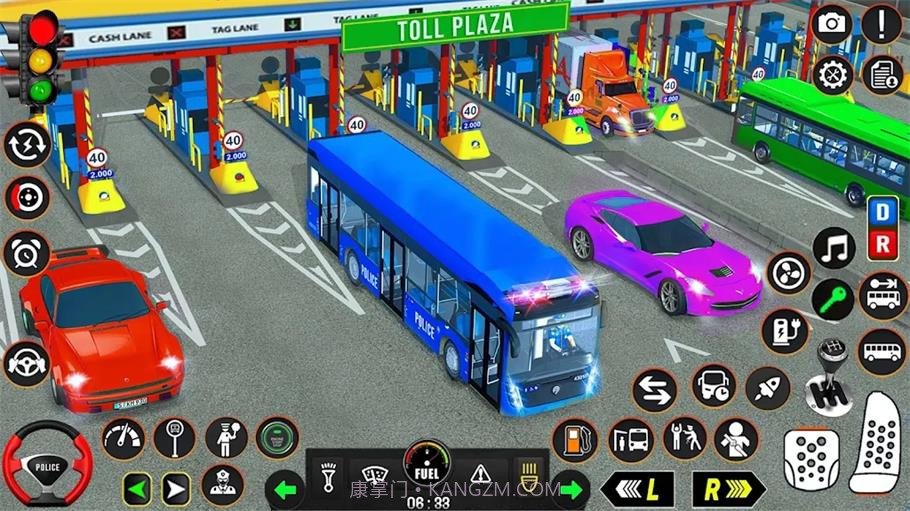Toggle the music note button
The width and height of the screenshot is (910, 511).
834,248
